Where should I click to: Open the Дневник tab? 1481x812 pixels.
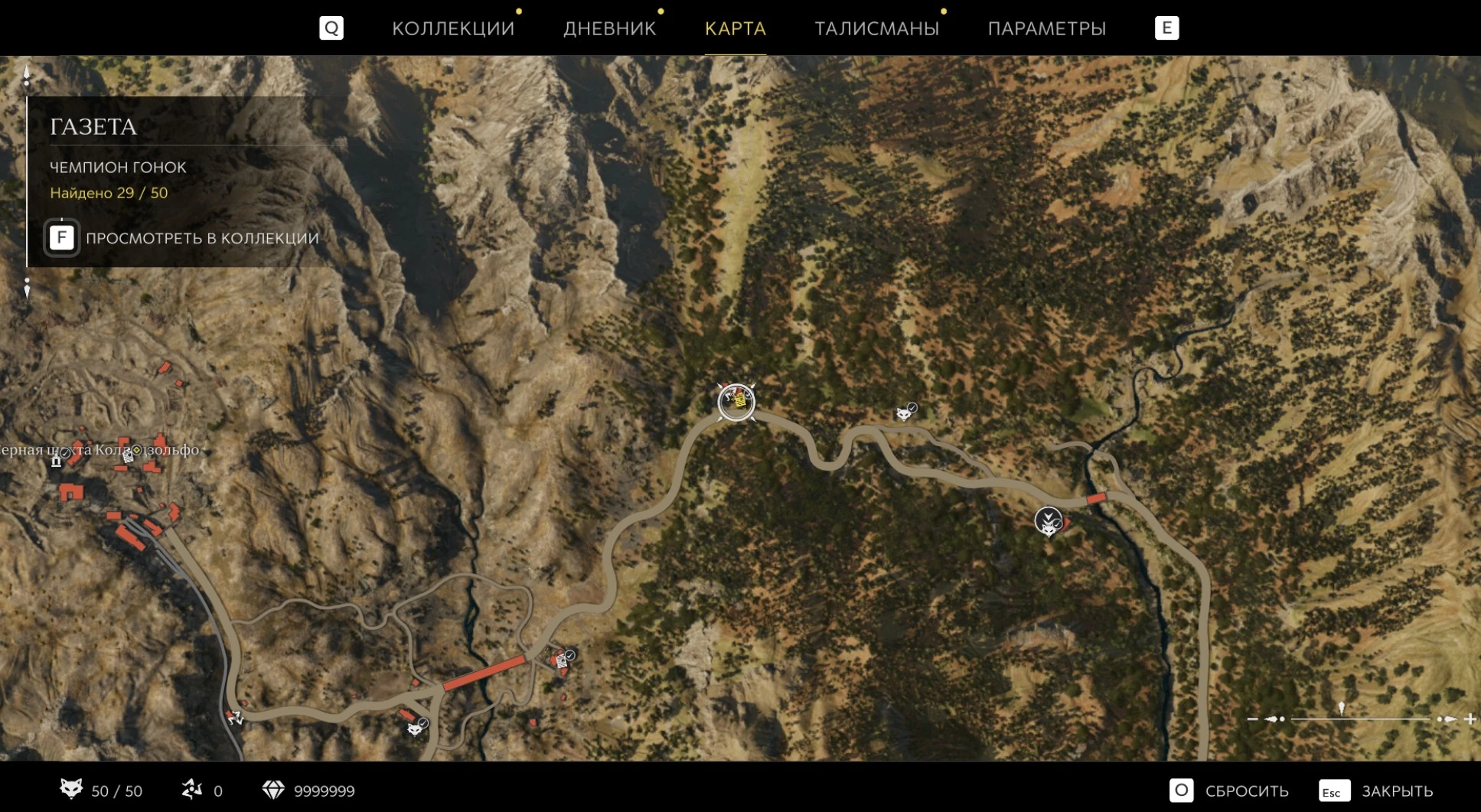(x=609, y=28)
